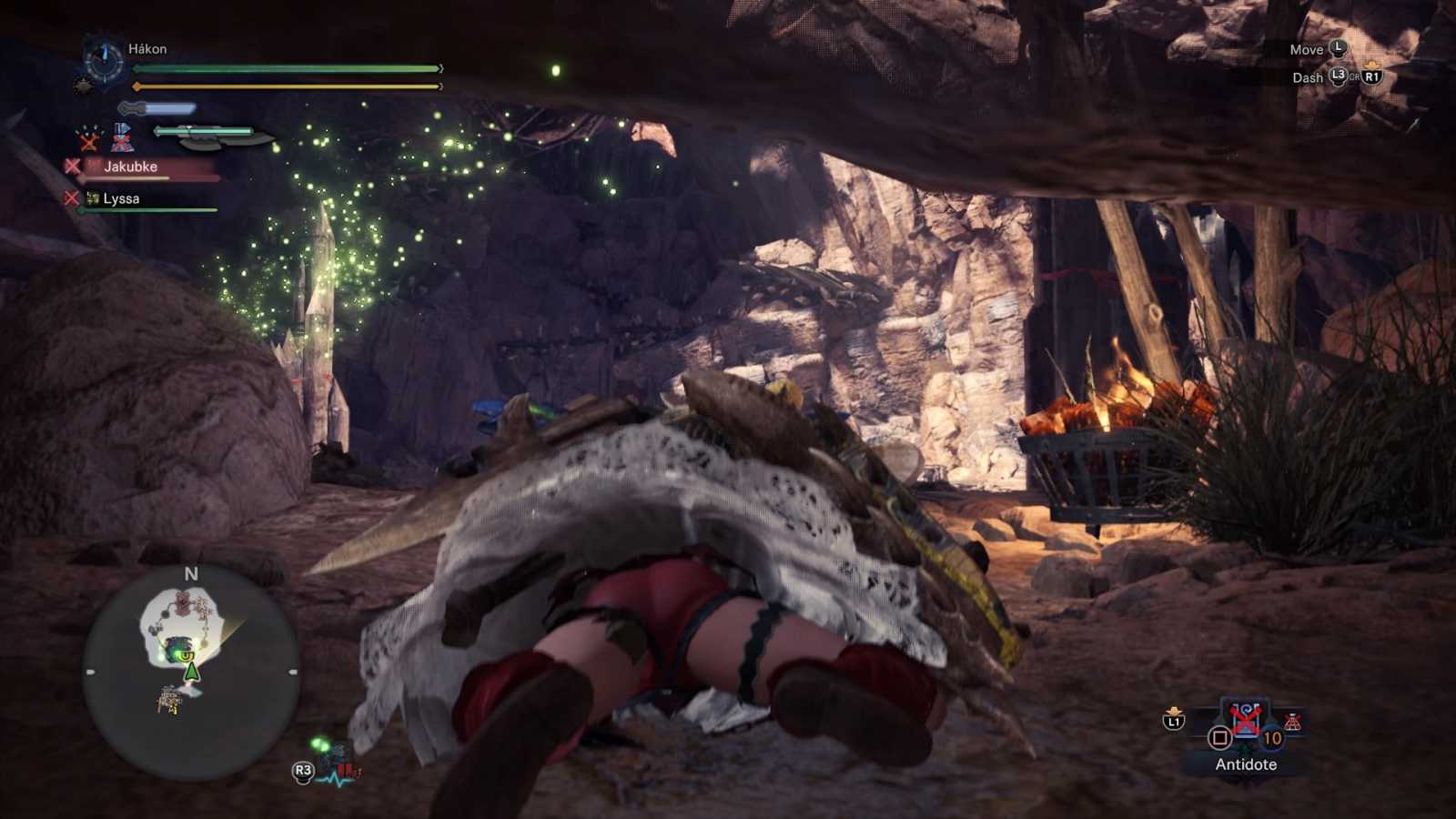Screen dimensions: 1456x819
Task: Select party member Lyssa
Action: point(121,198)
